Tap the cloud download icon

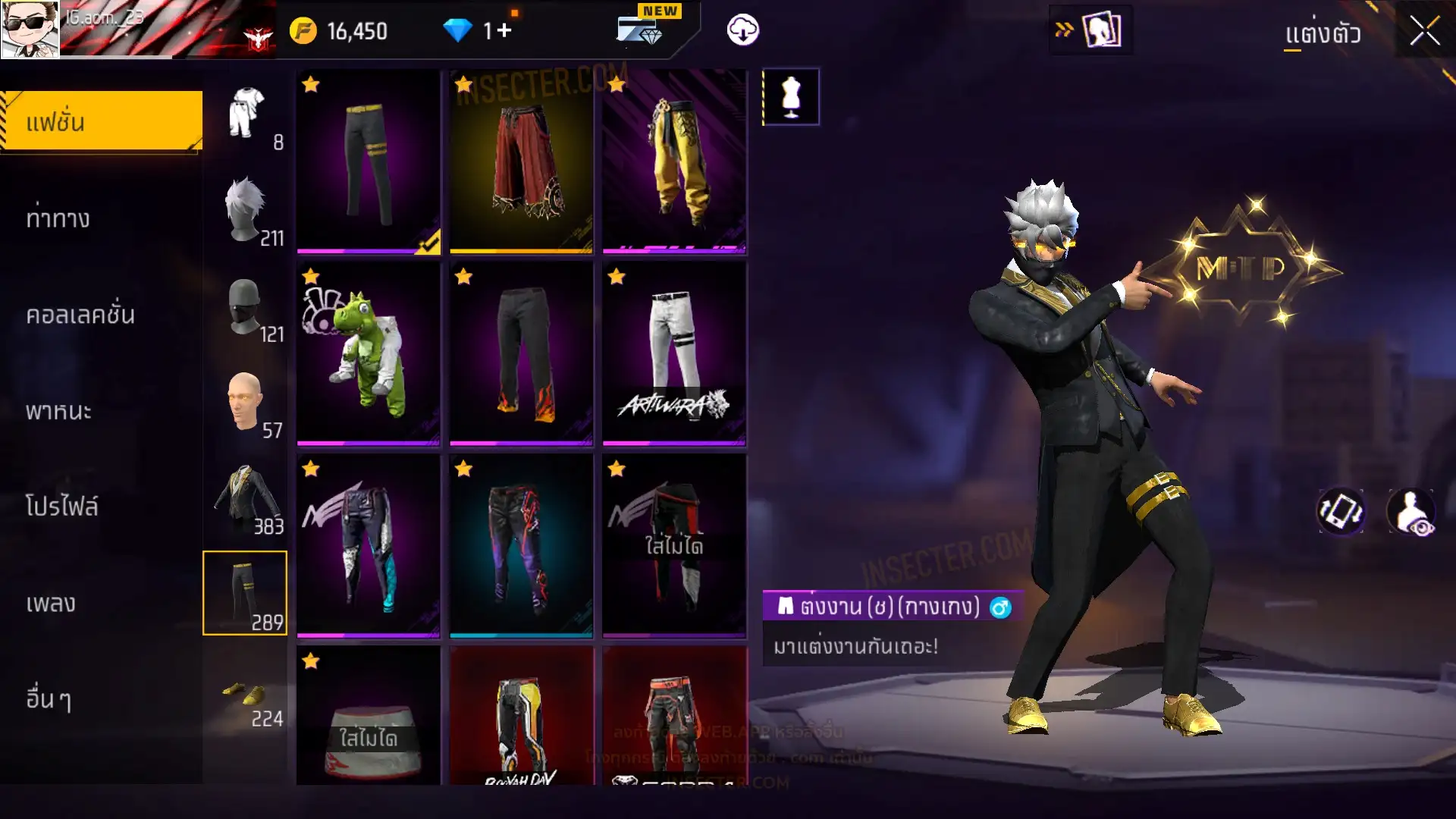point(742,30)
